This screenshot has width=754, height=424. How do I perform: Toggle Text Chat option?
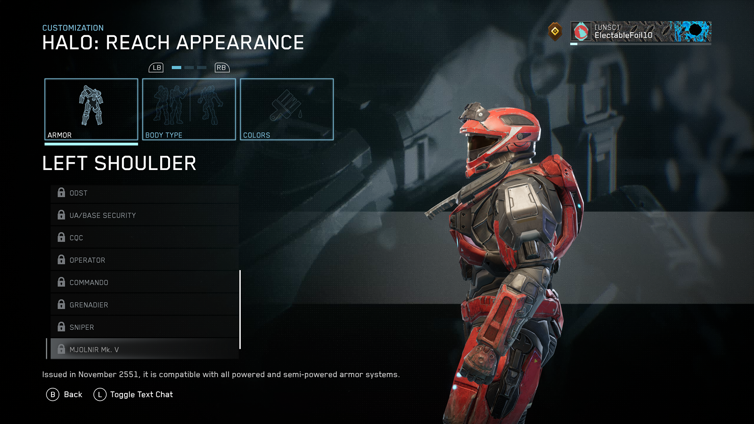pos(133,395)
